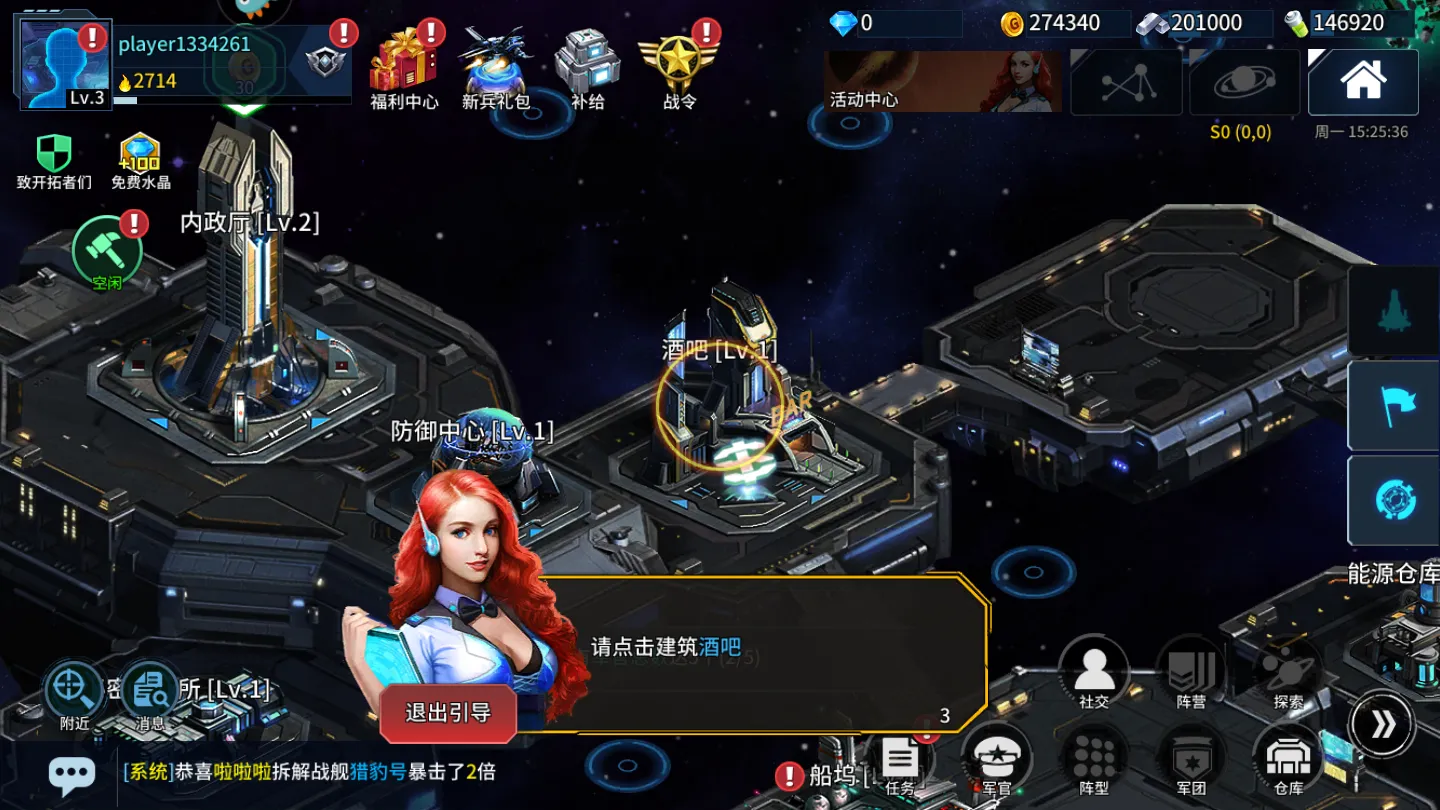The image size is (1440, 810).
Task: Open the player avatar profile
Action: click(64, 64)
